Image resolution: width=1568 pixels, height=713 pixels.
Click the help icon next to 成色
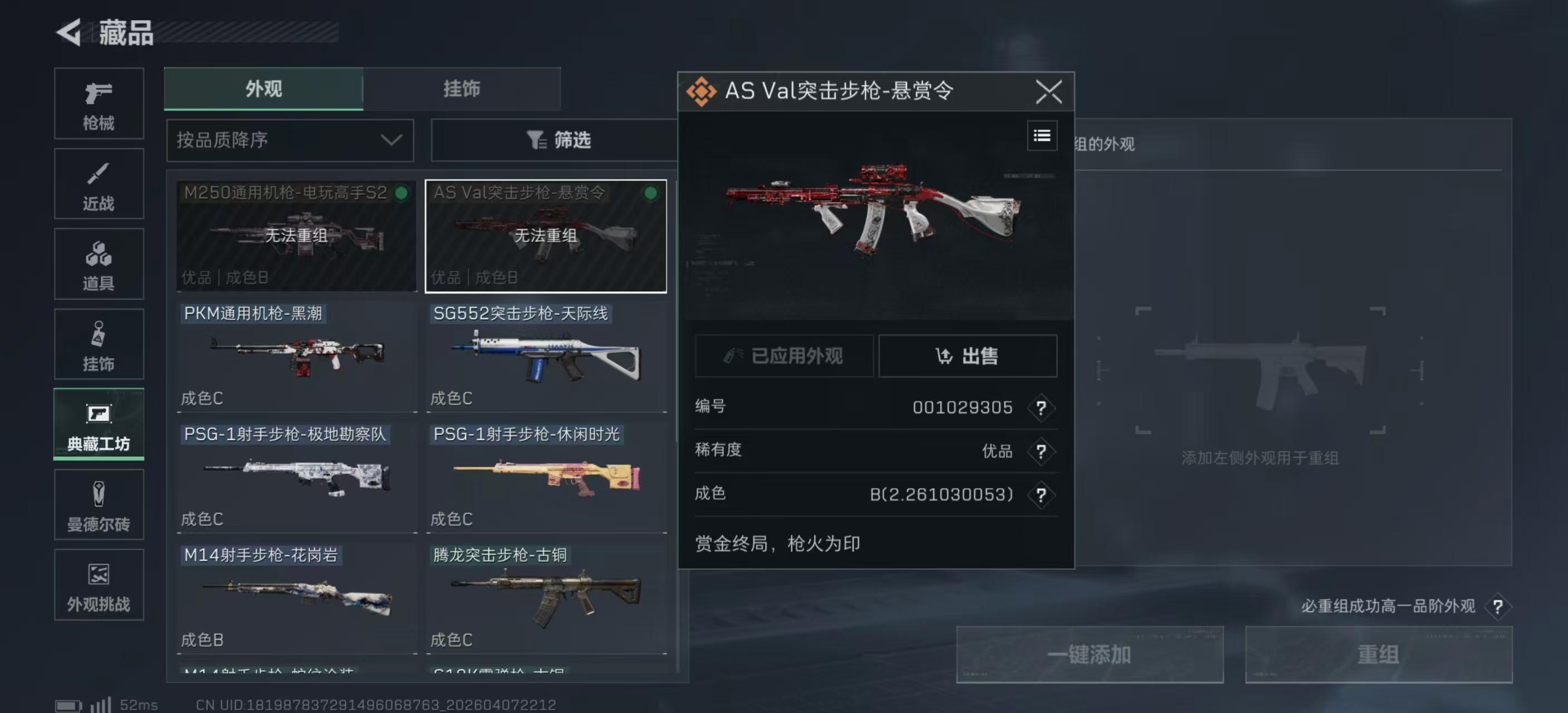pyautogui.click(x=1041, y=495)
